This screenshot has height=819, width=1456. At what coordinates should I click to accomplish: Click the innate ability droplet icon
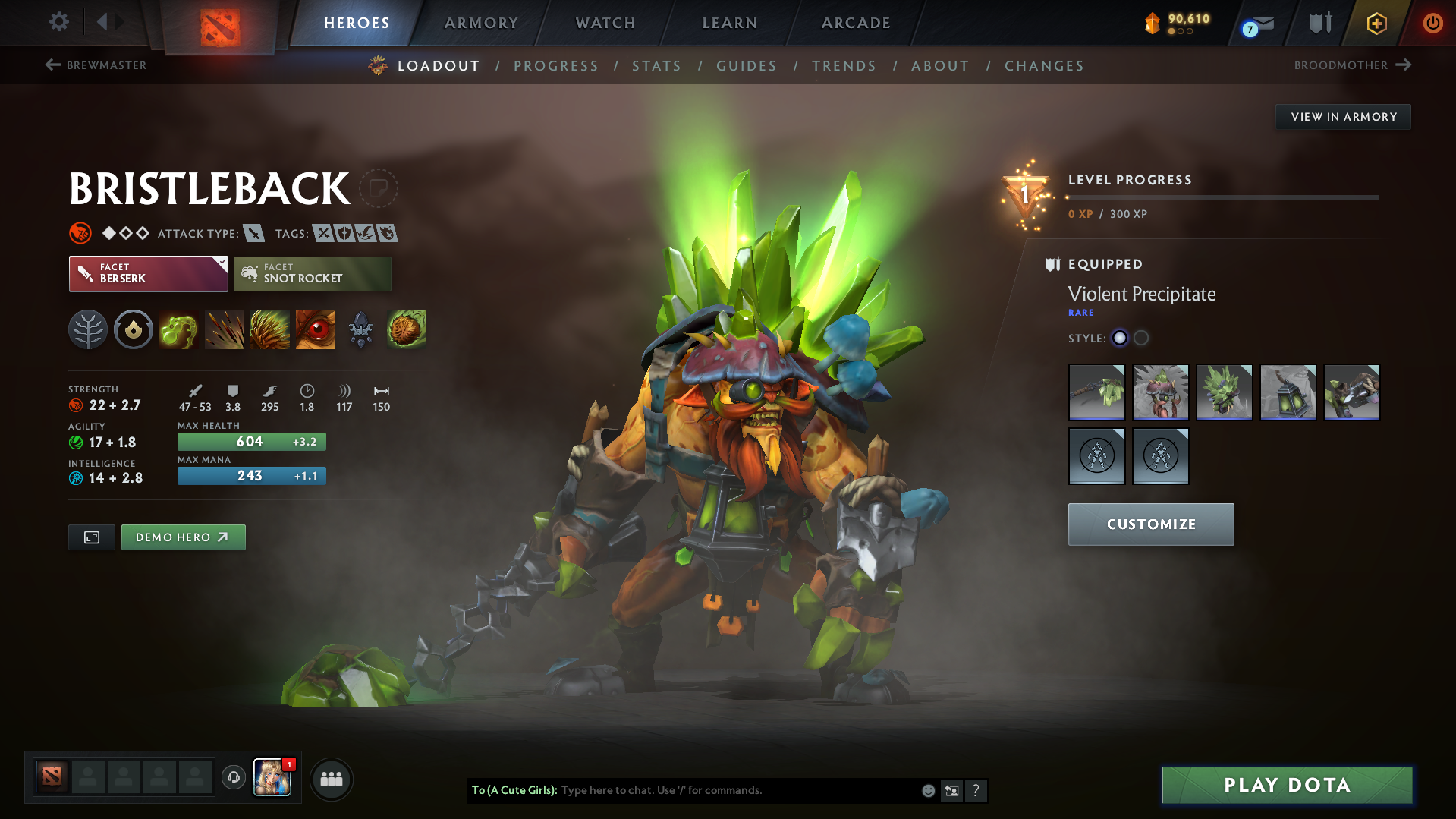(x=134, y=329)
